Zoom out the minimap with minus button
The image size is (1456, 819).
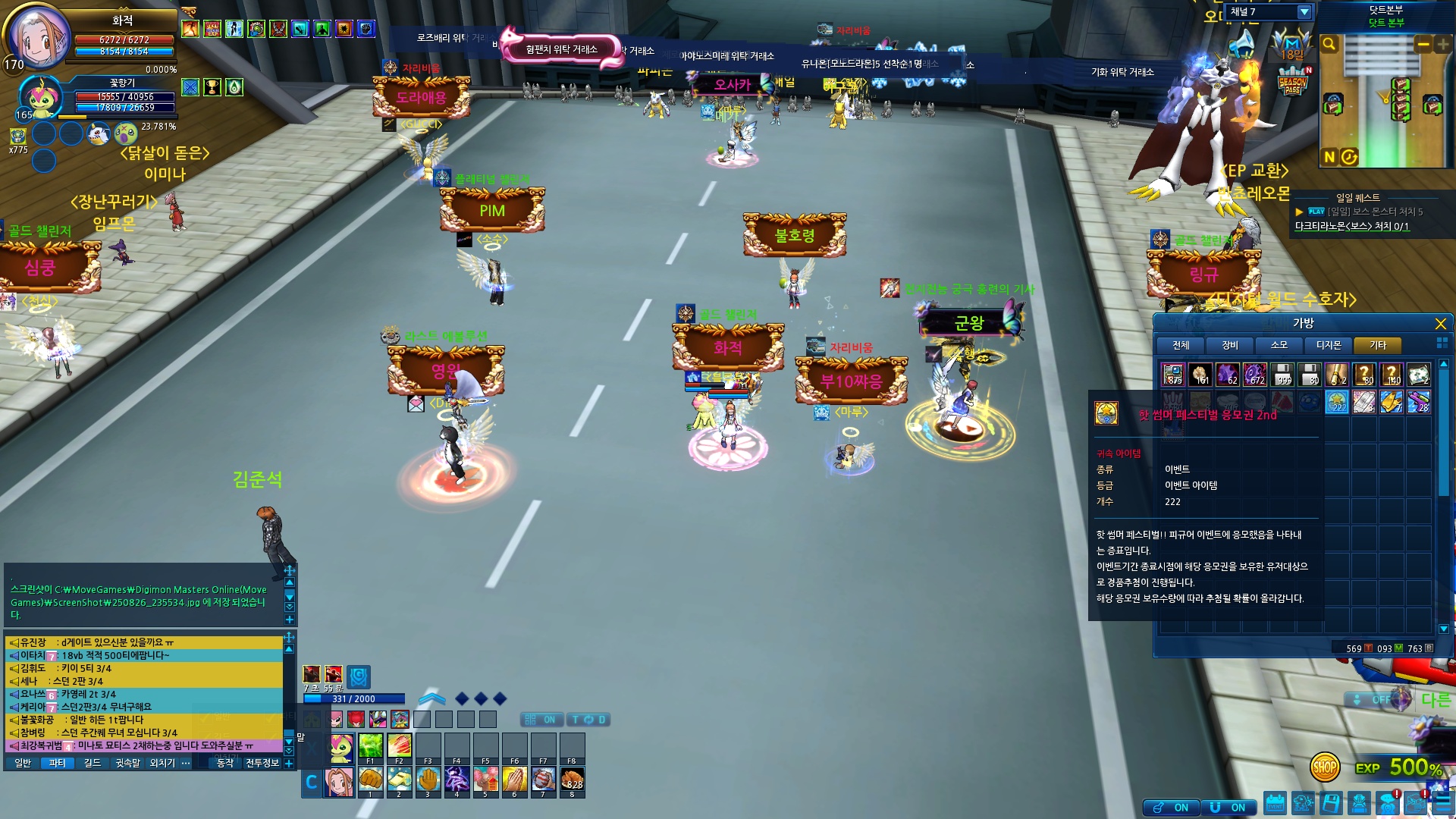click(1423, 45)
